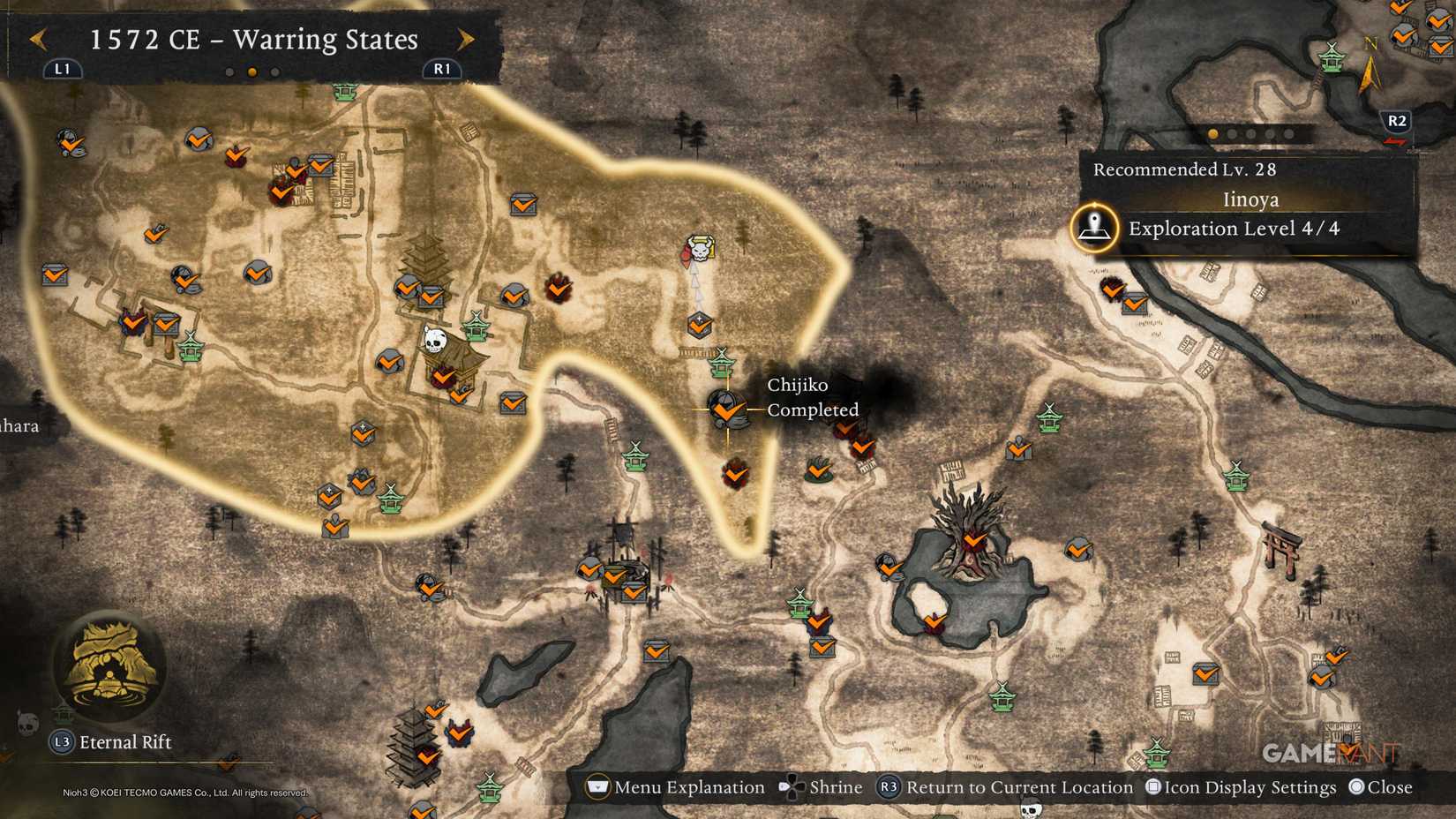Click the left chevron to view the previous era
Screen dimensions: 1456x819
coord(37,40)
